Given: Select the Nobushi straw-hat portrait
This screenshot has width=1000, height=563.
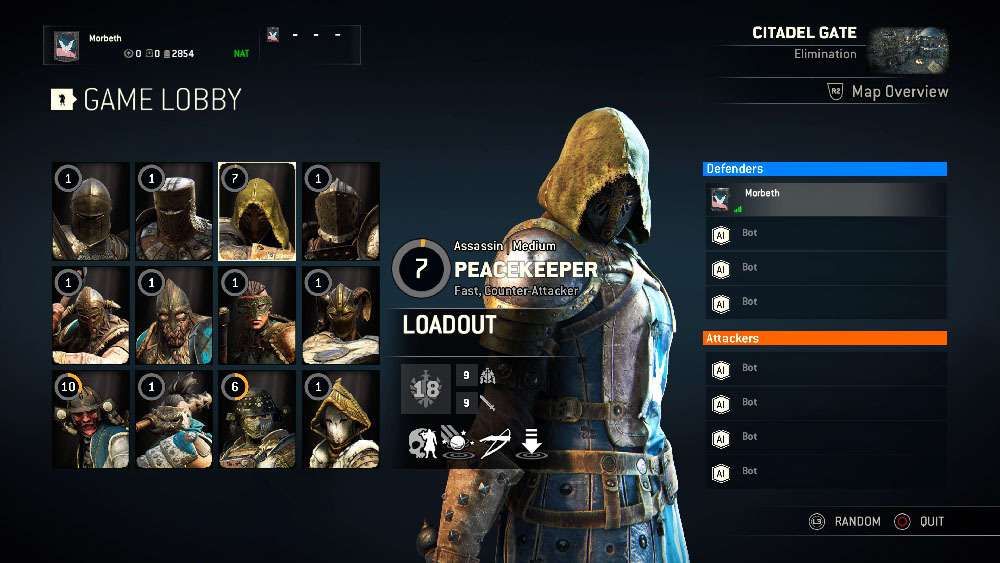Looking at the screenshot, I should [341, 418].
